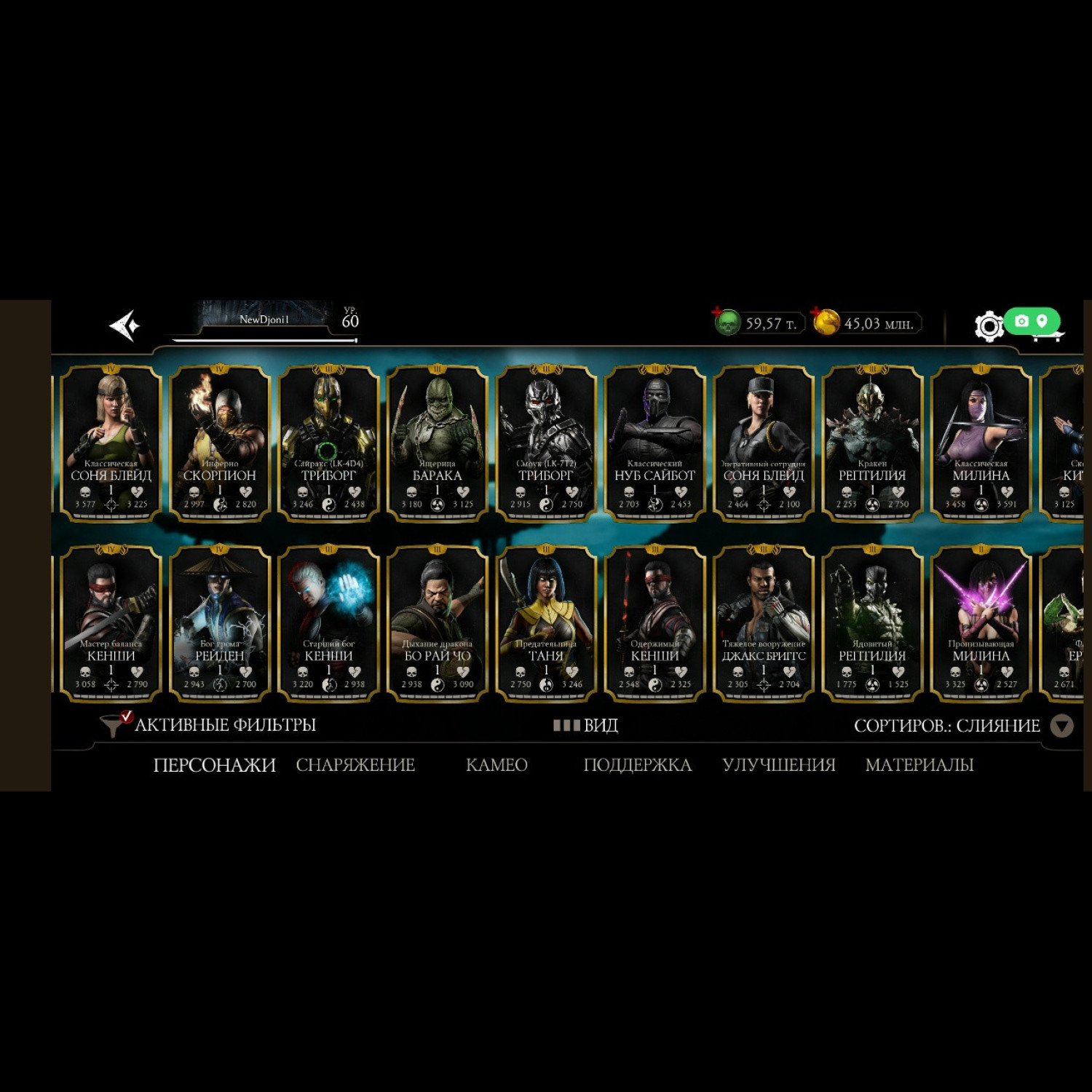Switch to the КАМЕО tab
Screen dimensions: 1092x1092
click(496, 765)
